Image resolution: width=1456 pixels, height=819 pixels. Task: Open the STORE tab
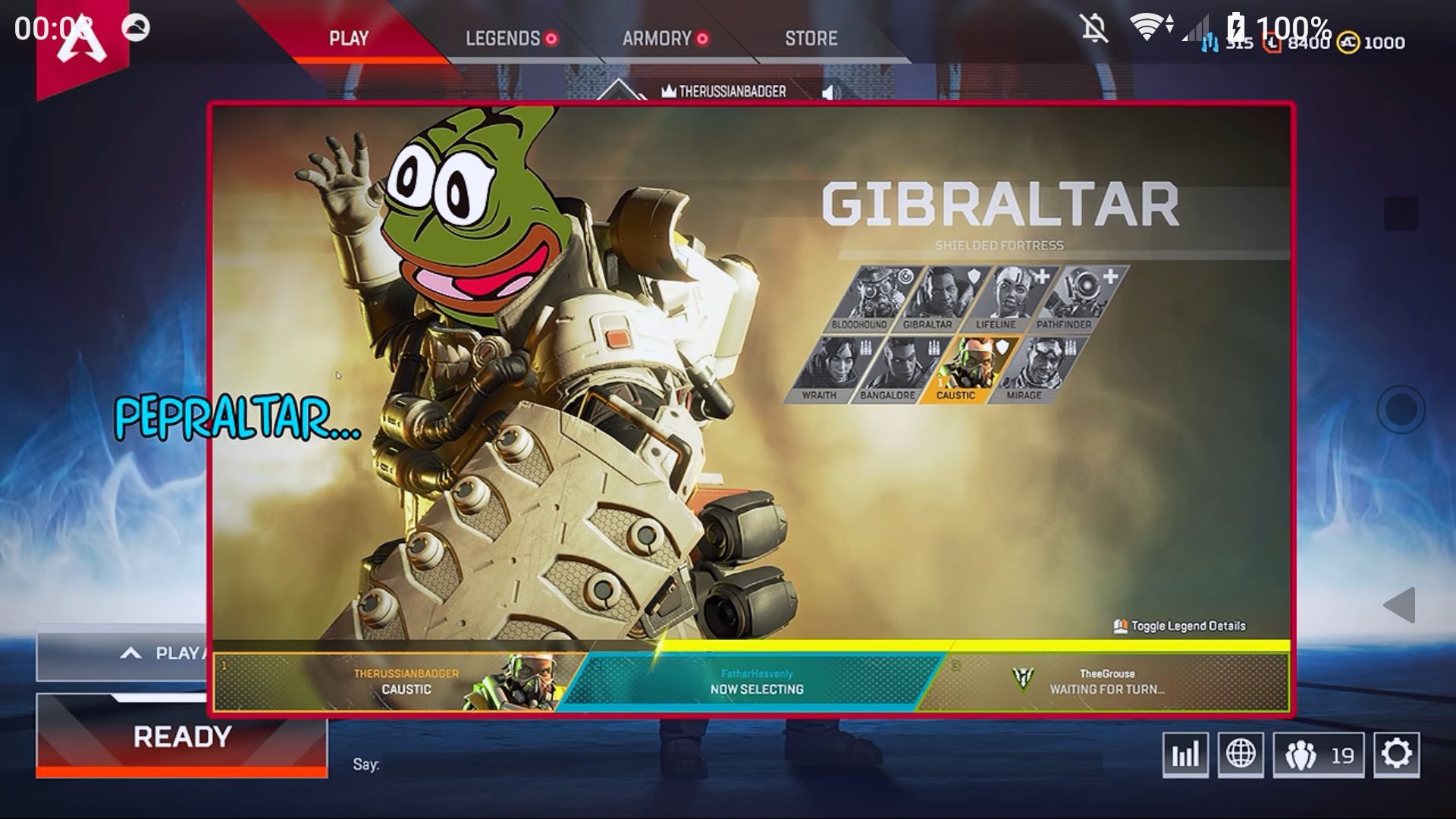pyautogui.click(x=811, y=38)
